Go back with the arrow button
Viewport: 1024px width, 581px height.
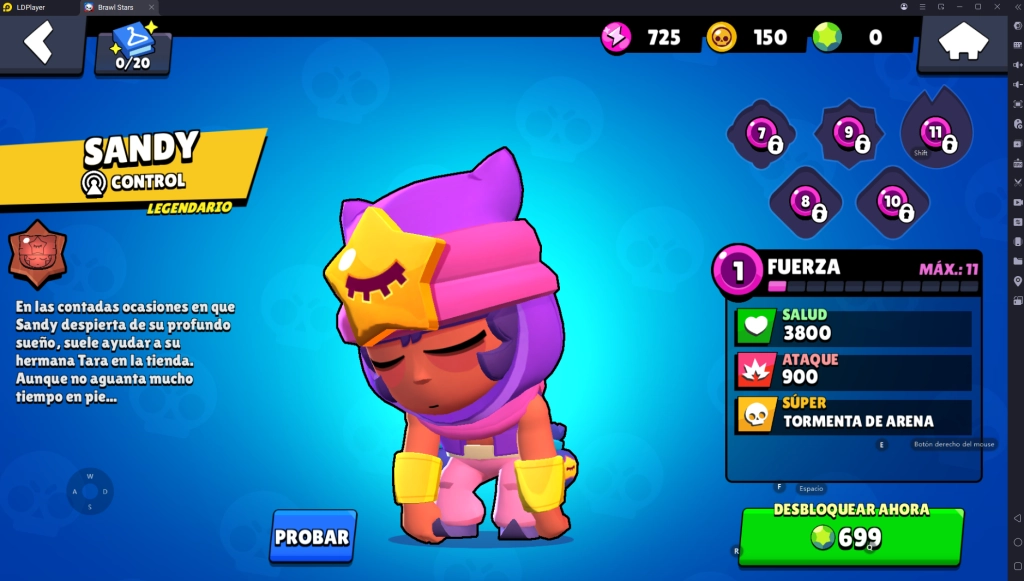pos(40,44)
